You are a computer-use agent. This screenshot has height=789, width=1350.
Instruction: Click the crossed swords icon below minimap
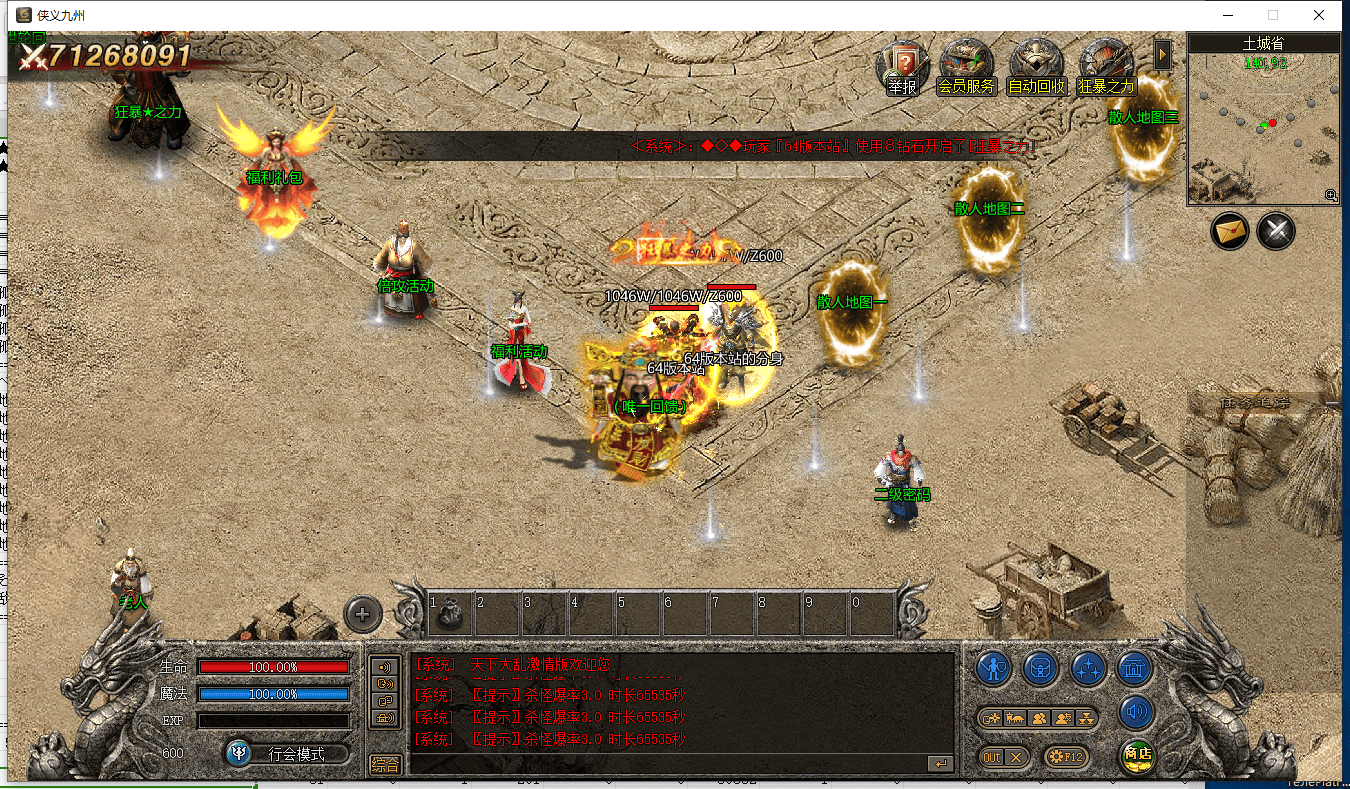(1276, 232)
